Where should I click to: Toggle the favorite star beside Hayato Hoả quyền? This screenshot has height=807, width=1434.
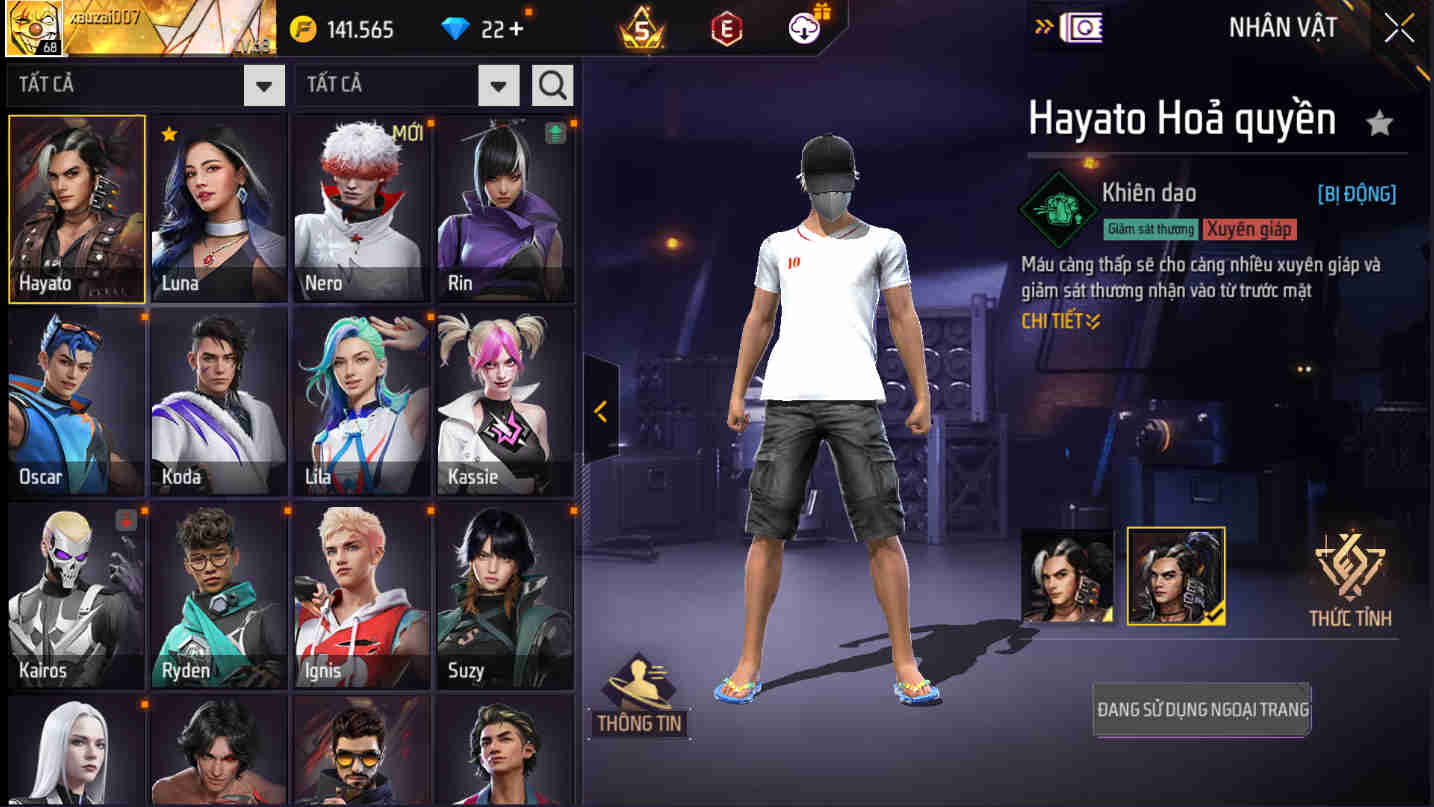(1380, 120)
